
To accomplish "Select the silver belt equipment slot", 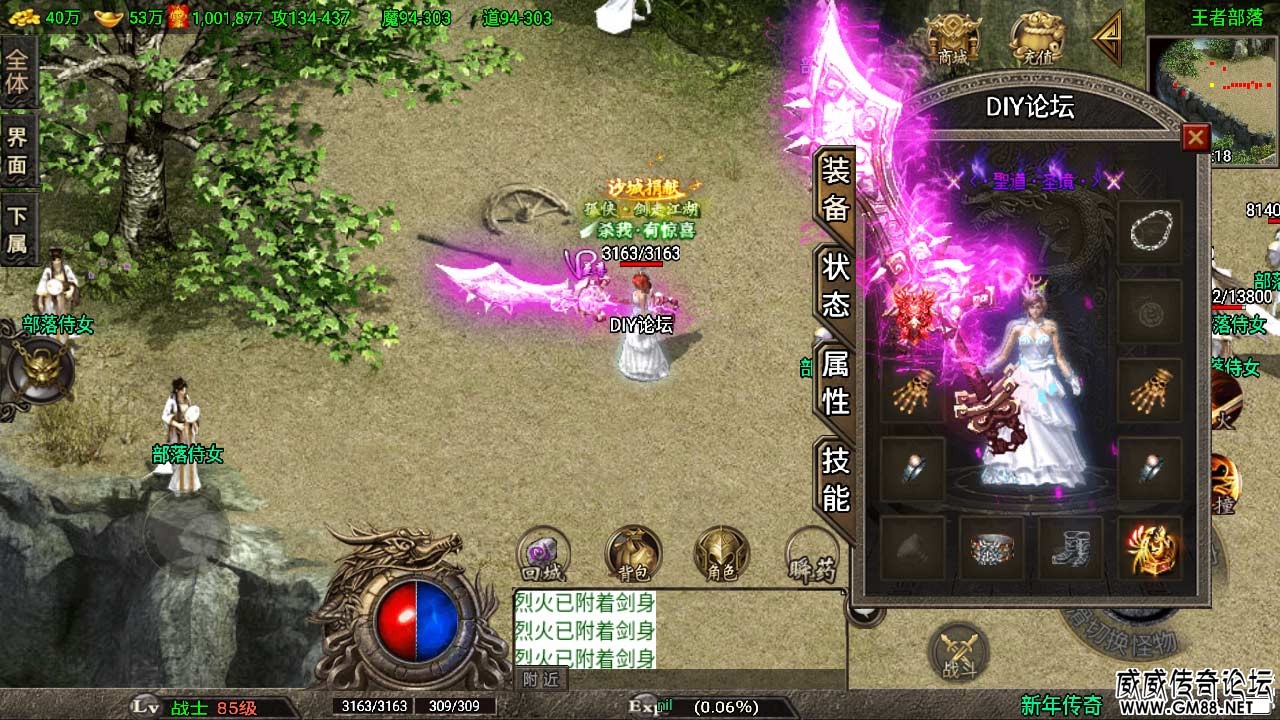I will [991, 547].
